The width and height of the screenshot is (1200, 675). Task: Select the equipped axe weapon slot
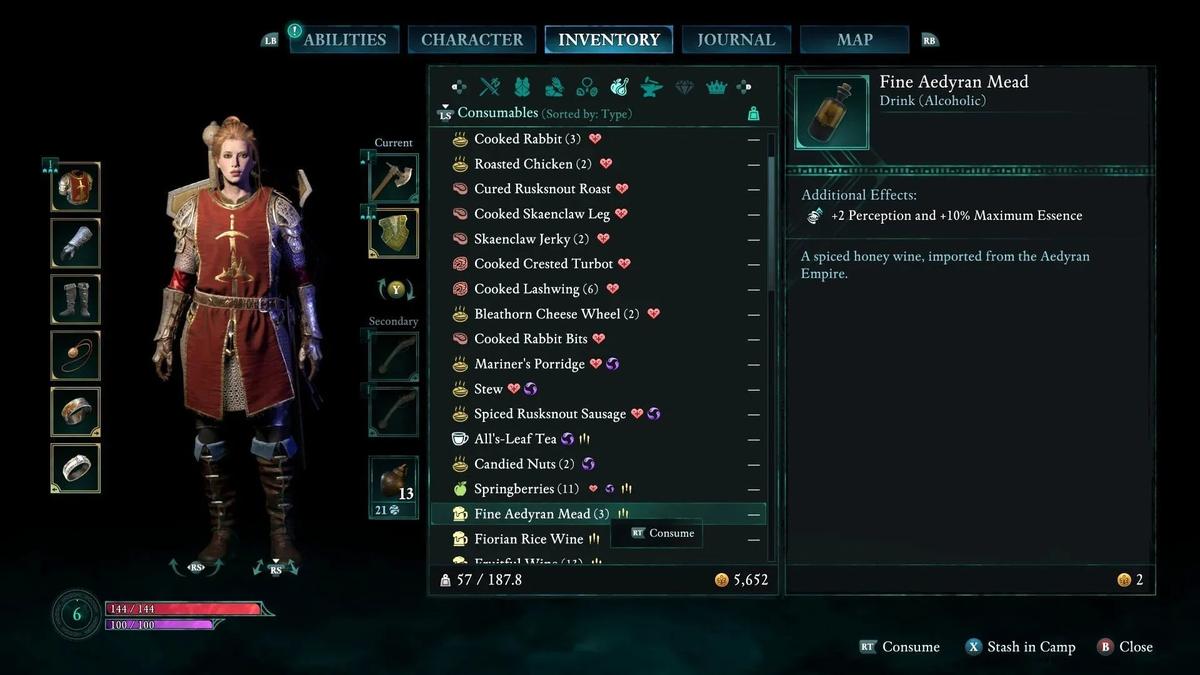pos(393,179)
